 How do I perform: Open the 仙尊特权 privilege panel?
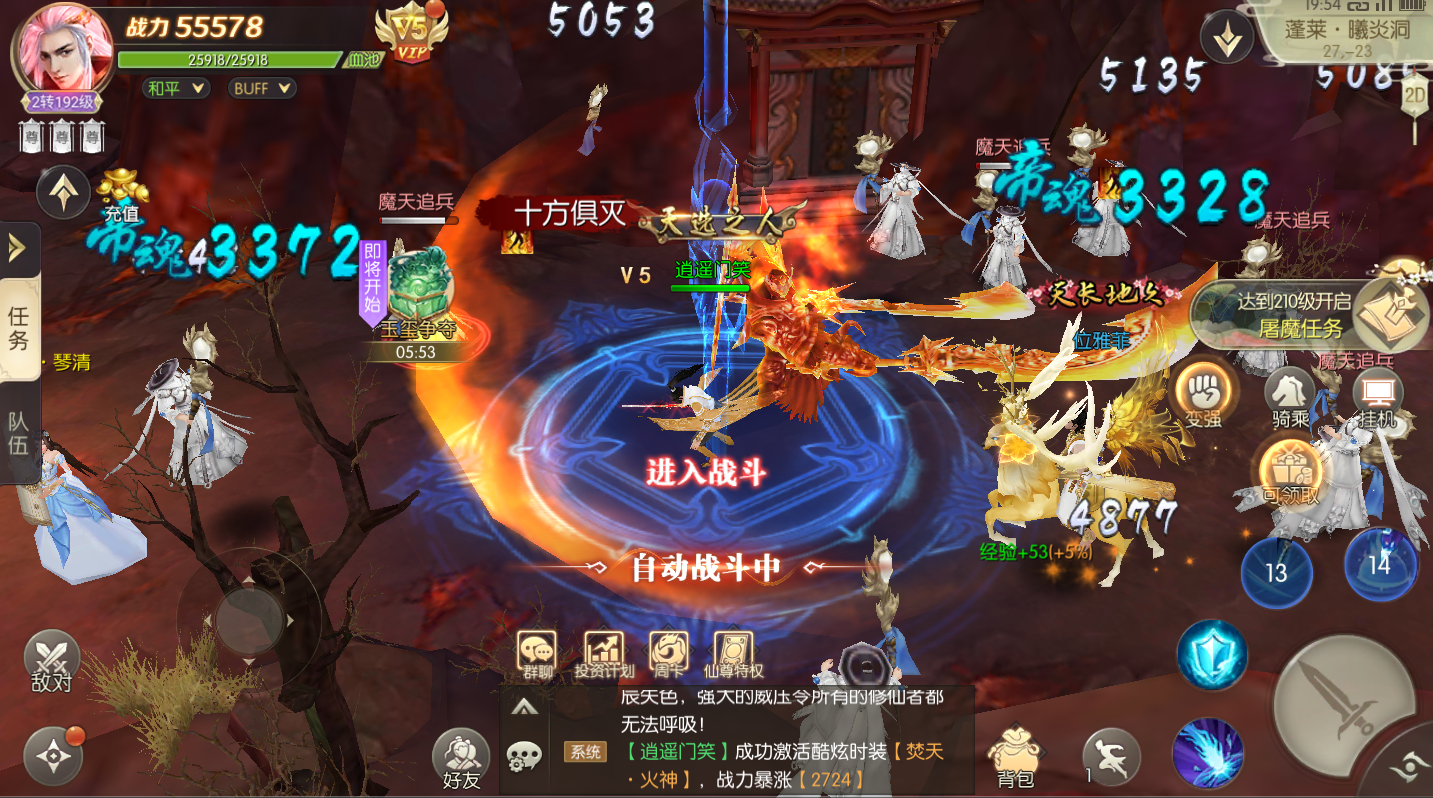click(x=733, y=654)
